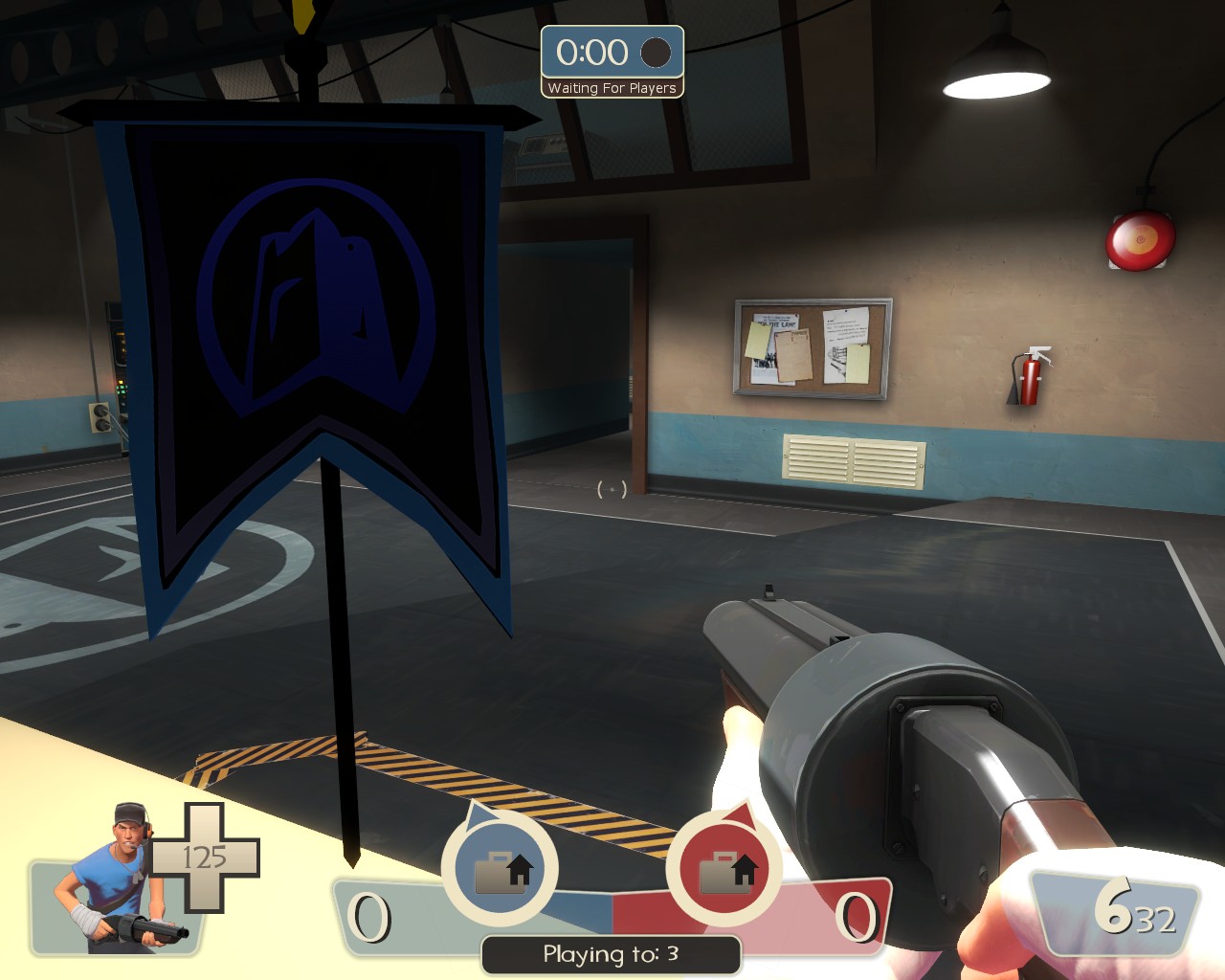
Task: Select the Waiting For Players label
Action: [x=612, y=88]
